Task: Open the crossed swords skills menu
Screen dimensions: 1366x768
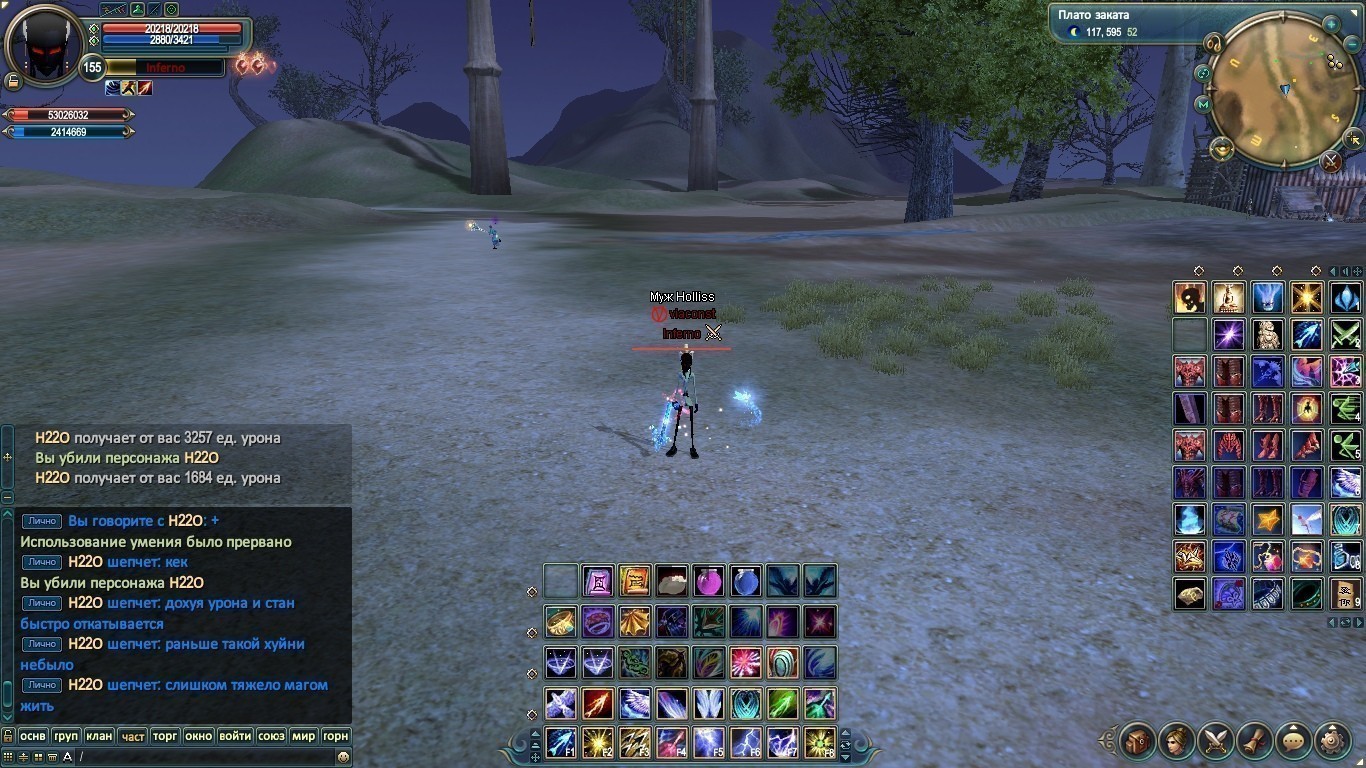Action: click(1216, 741)
